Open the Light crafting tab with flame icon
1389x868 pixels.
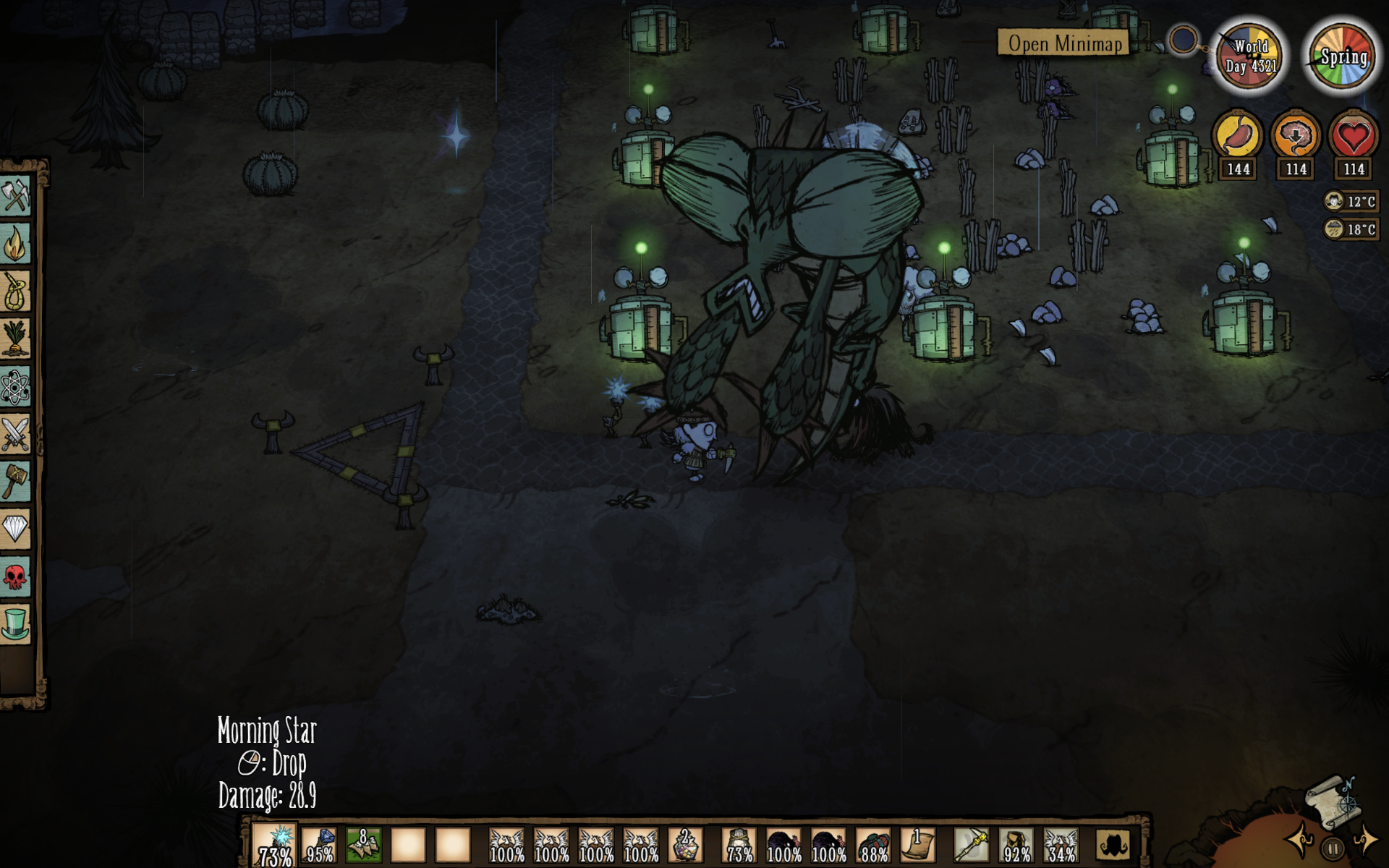click(15, 244)
